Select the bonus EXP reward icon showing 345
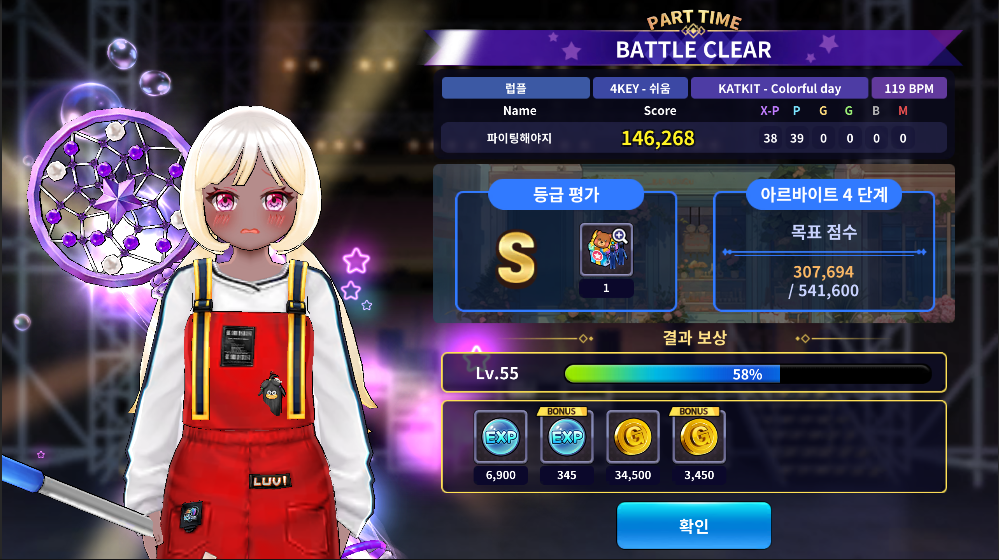 [x=566, y=437]
